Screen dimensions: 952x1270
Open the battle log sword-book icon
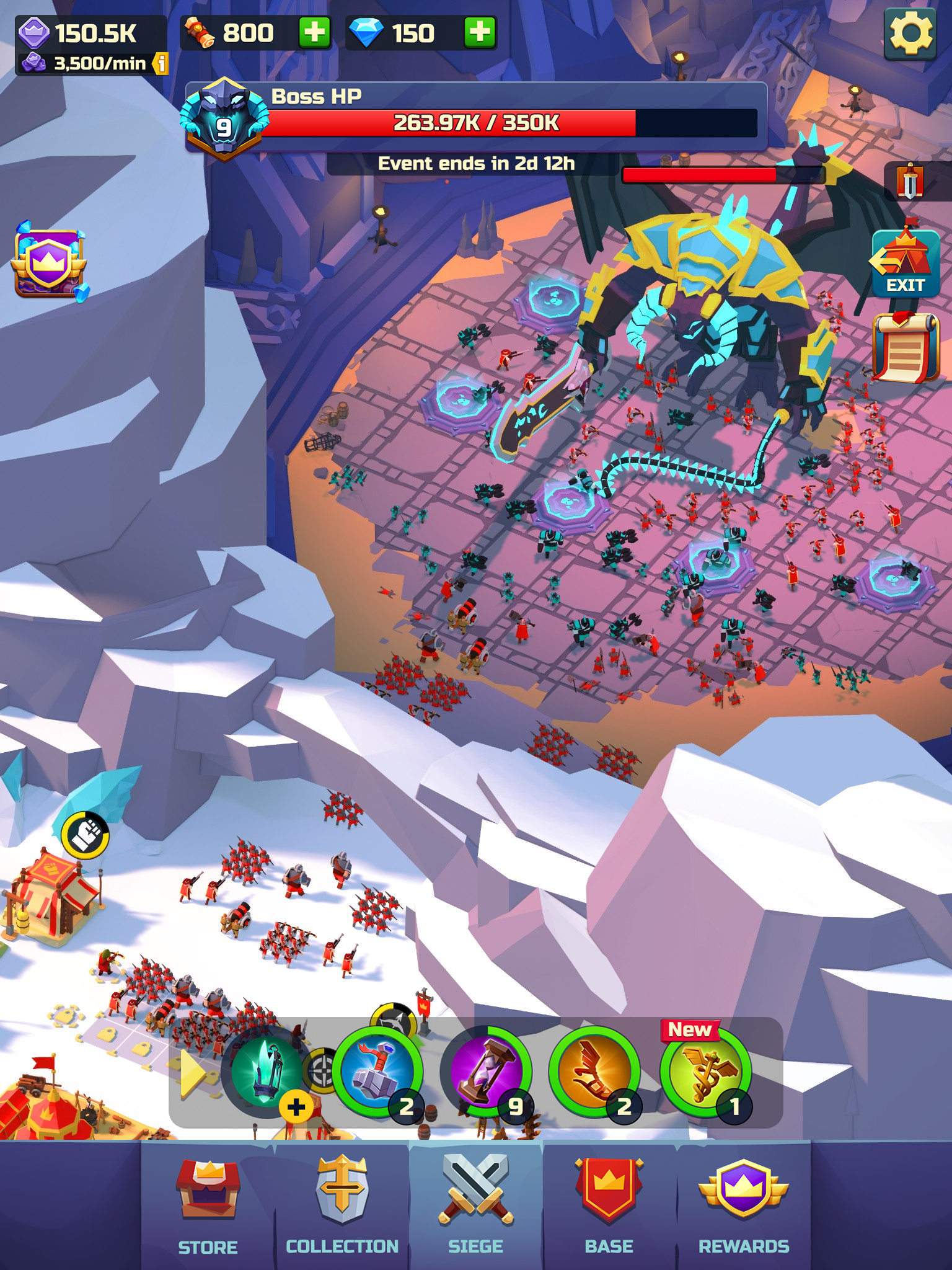coord(909,181)
